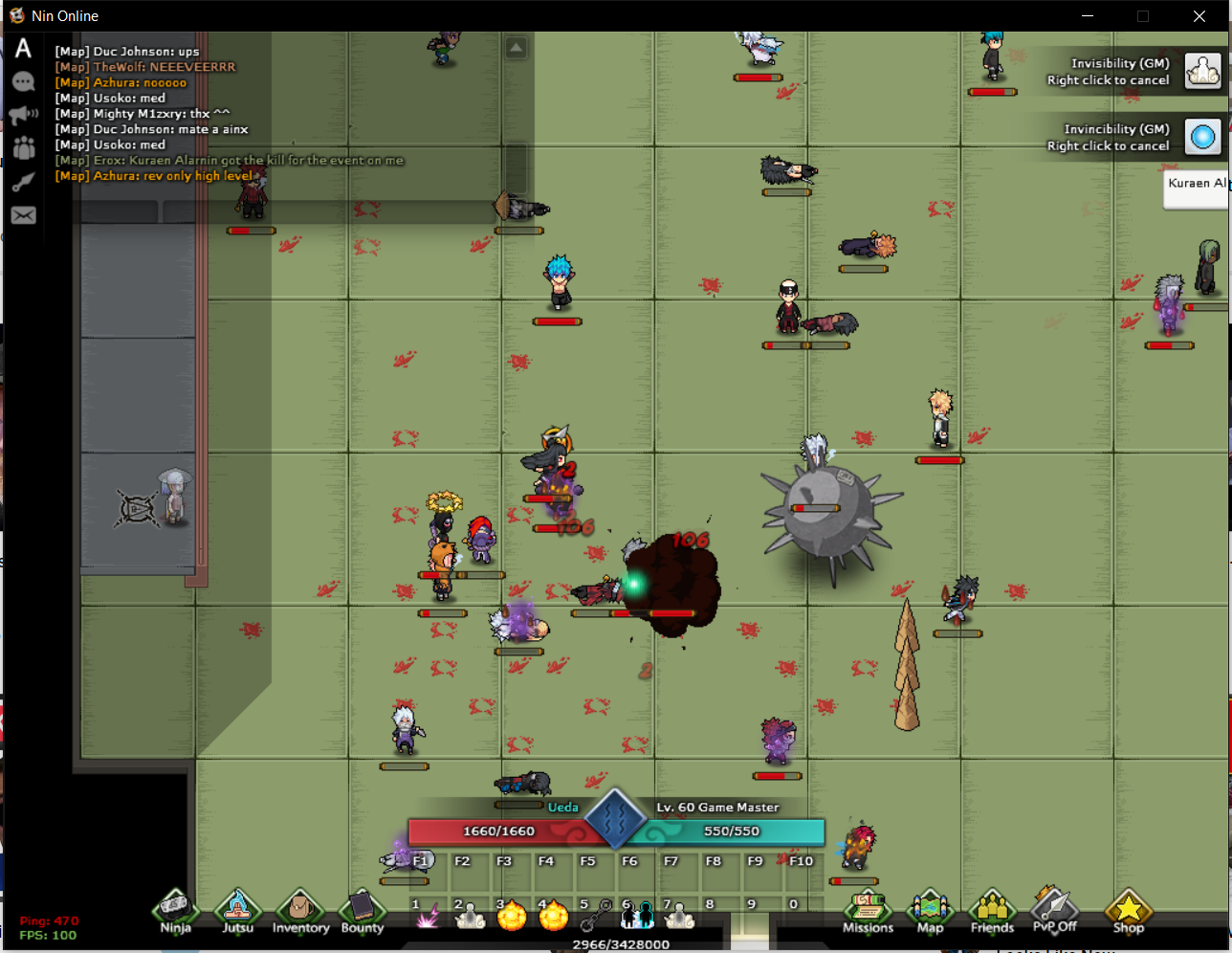Open the Missions list
This screenshot has width=1232, height=953.
coord(868,911)
